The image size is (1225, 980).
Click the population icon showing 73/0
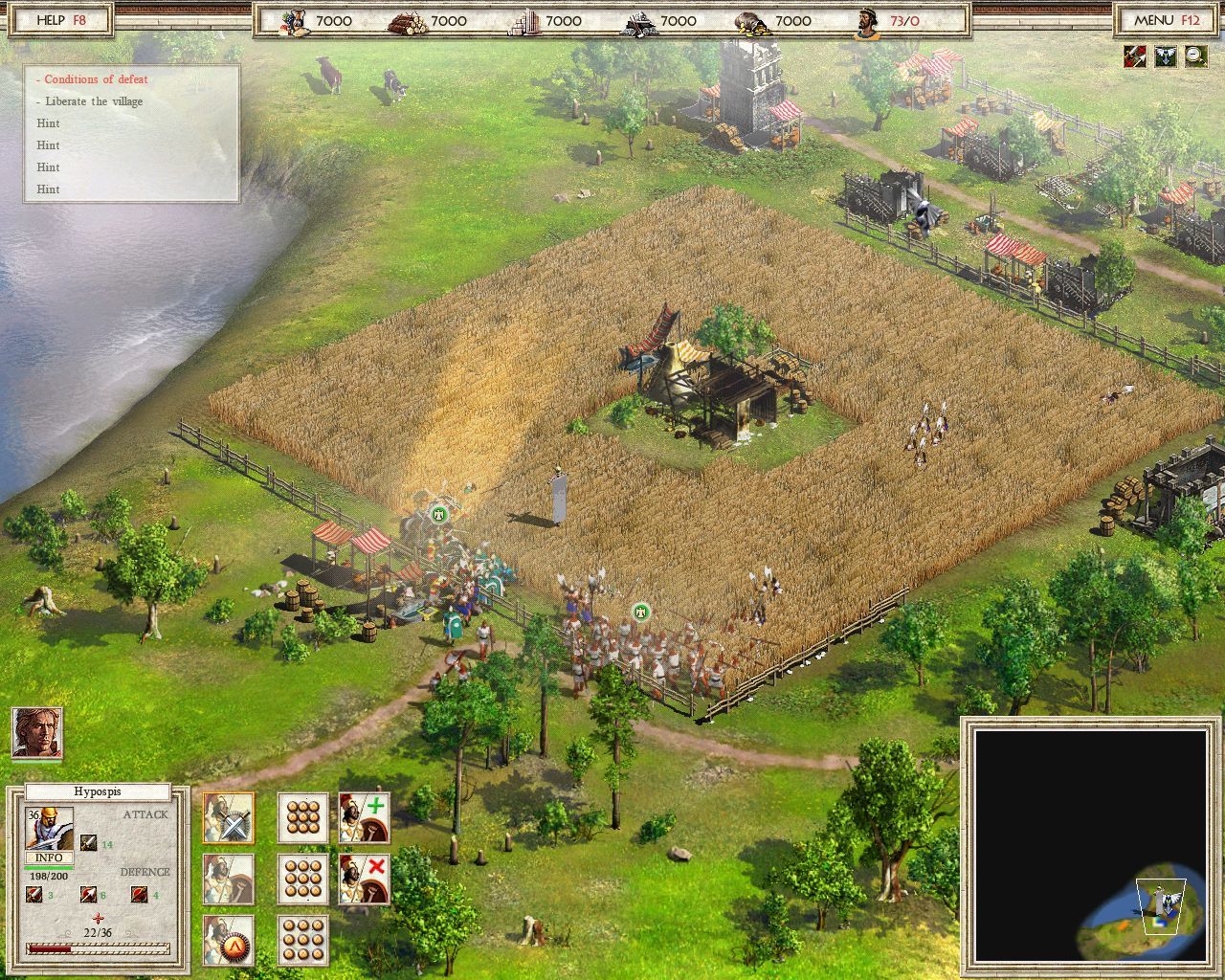click(x=866, y=19)
